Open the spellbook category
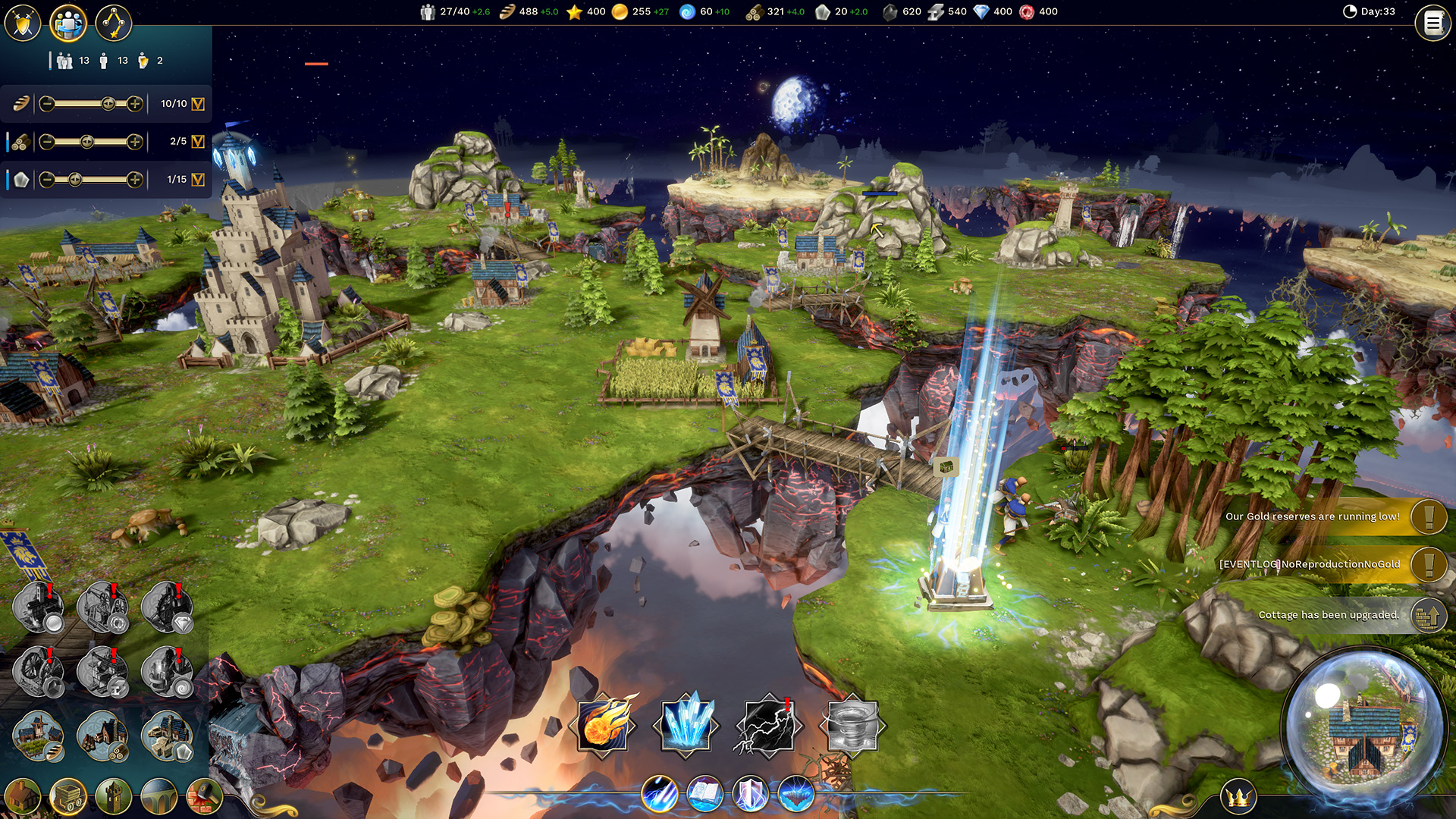 coord(704,794)
